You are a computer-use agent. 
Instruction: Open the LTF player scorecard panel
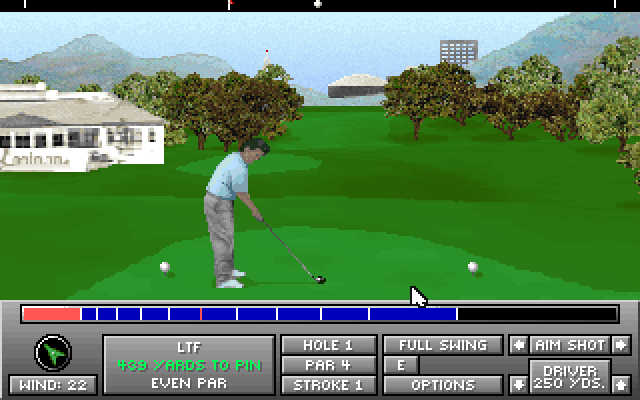click(x=189, y=364)
